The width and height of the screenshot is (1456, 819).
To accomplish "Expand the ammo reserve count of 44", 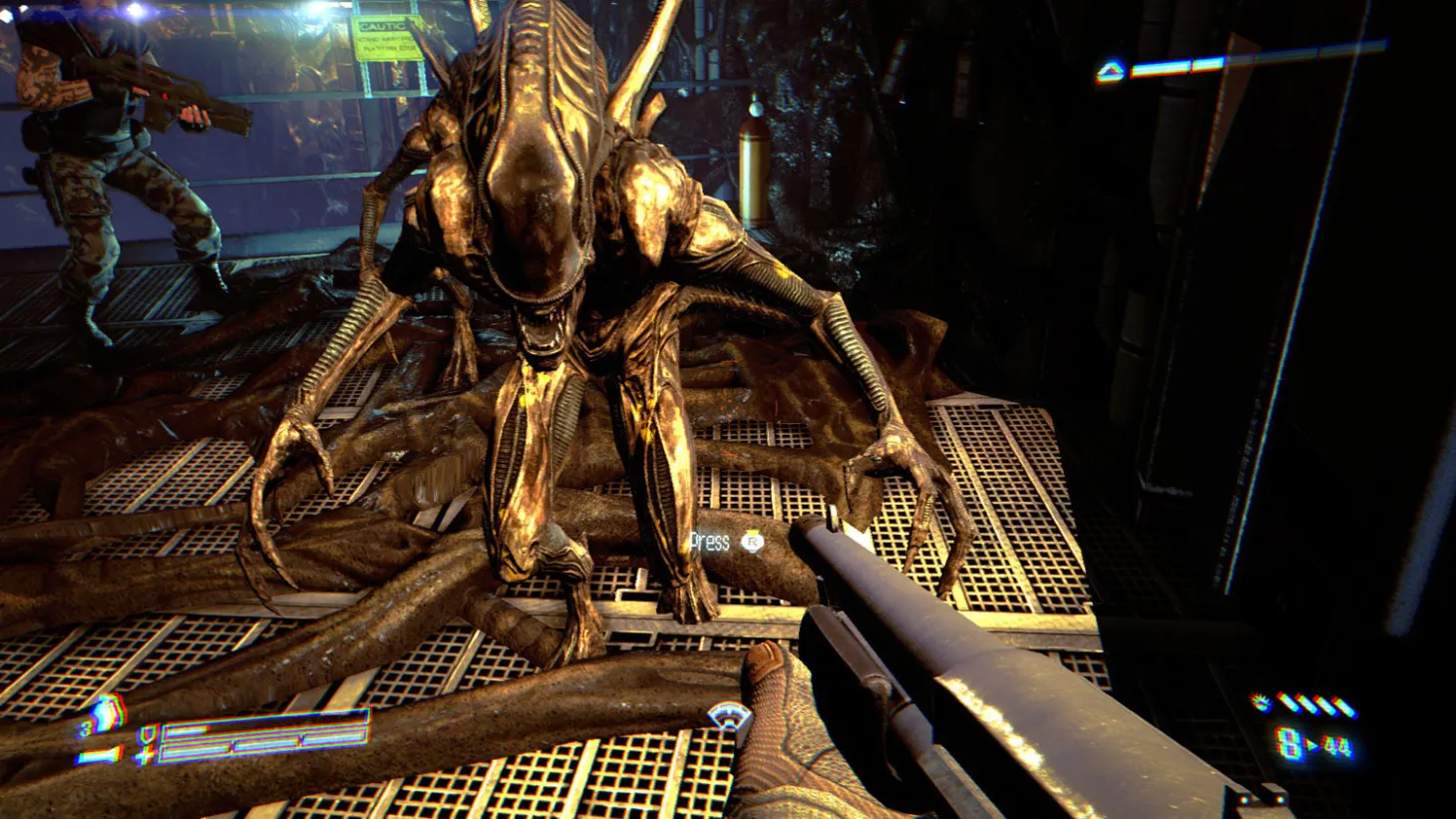I will [1336, 745].
